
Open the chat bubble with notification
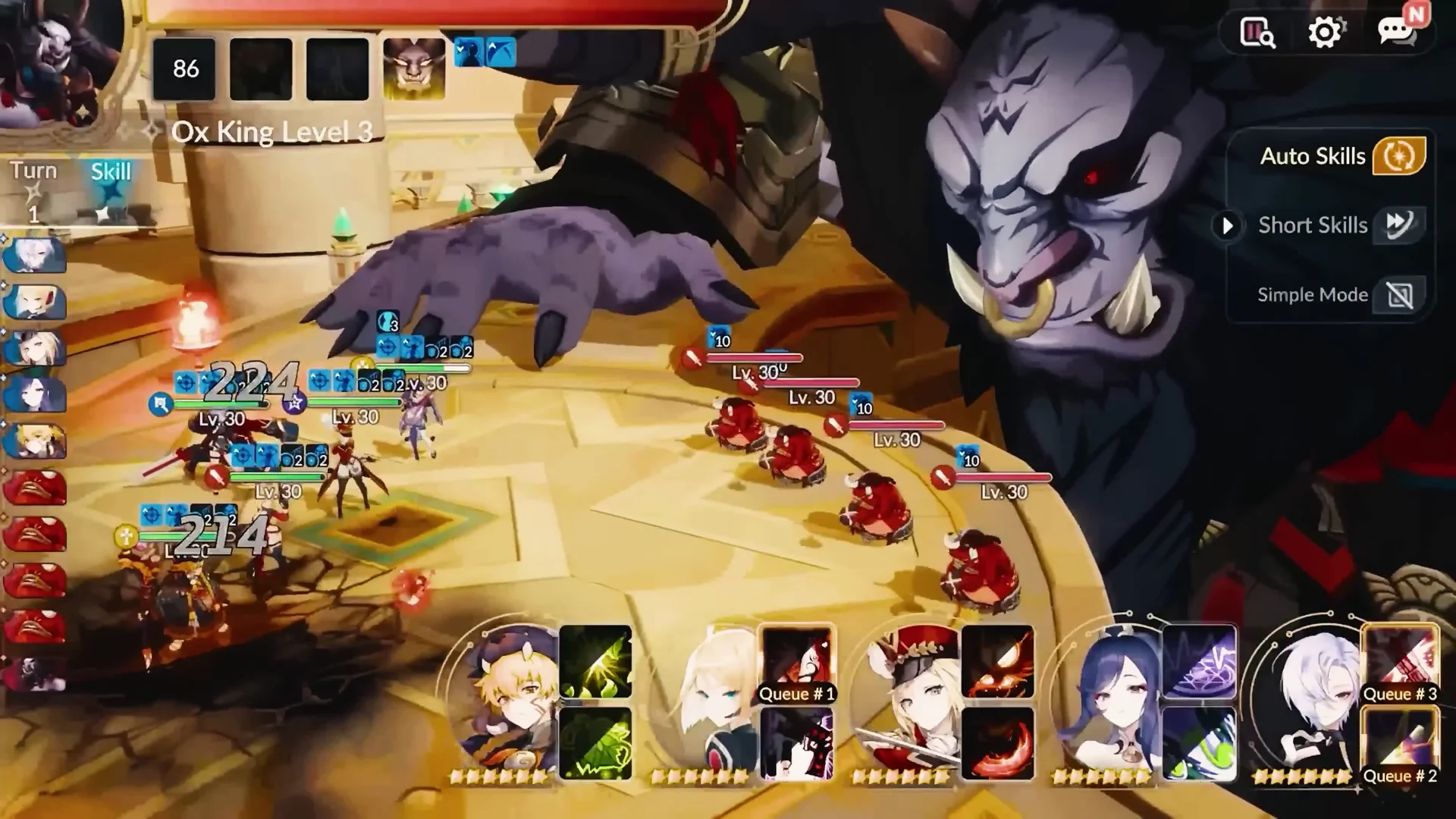pyautogui.click(x=1396, y=33)
